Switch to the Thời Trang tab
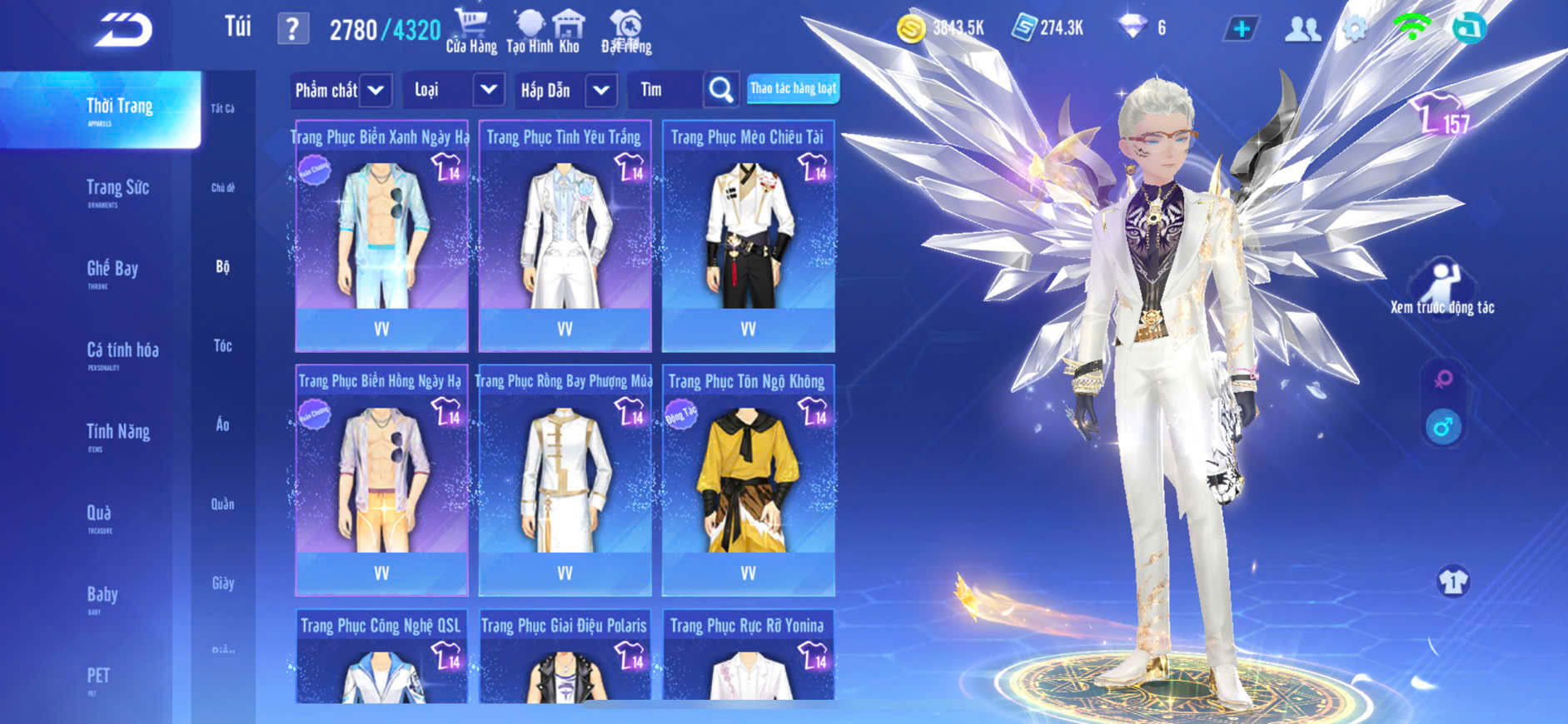The image size is (1568, 724). point(119,109)
